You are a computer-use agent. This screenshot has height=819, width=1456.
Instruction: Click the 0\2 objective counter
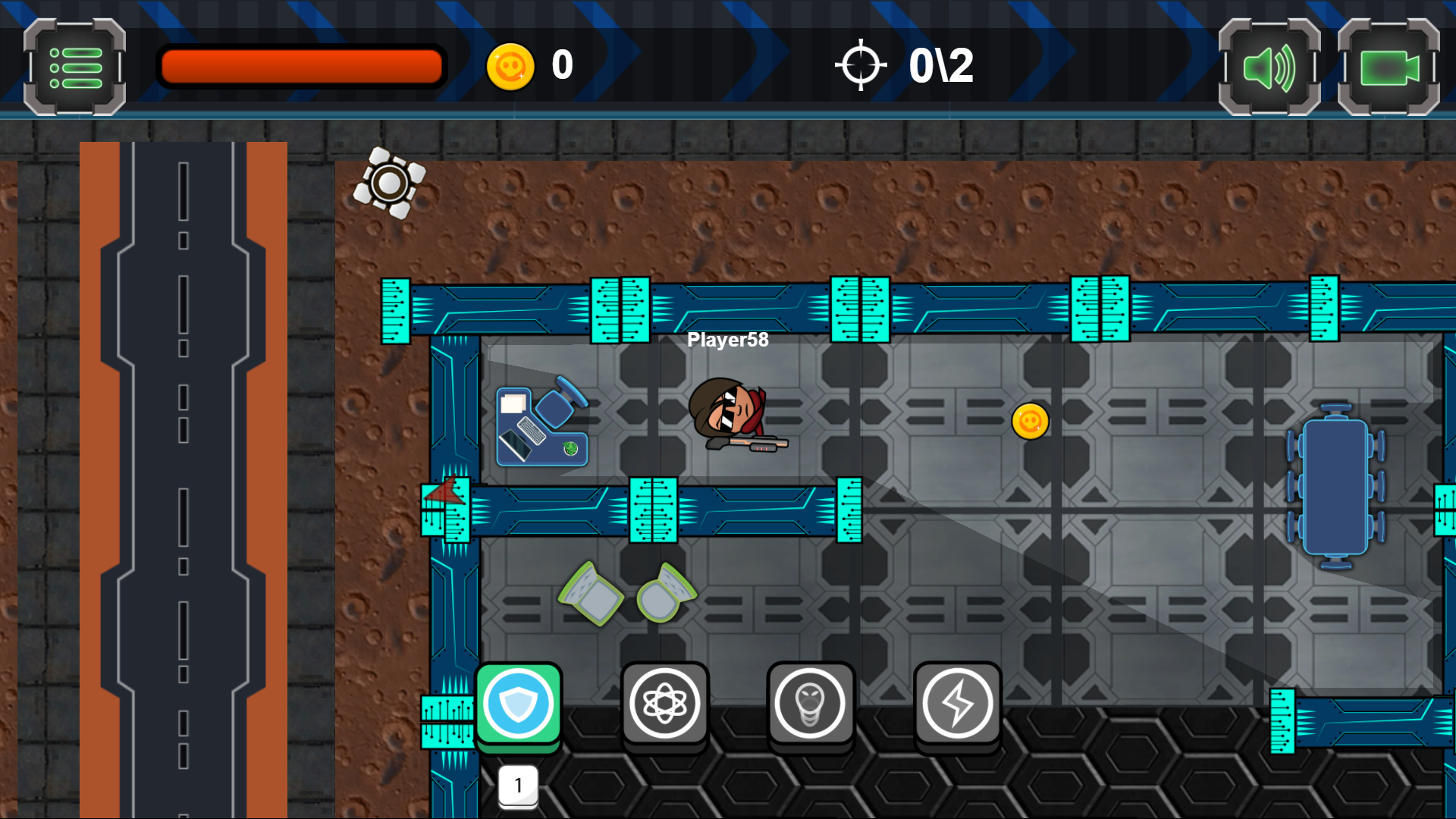tap(940, 64)
